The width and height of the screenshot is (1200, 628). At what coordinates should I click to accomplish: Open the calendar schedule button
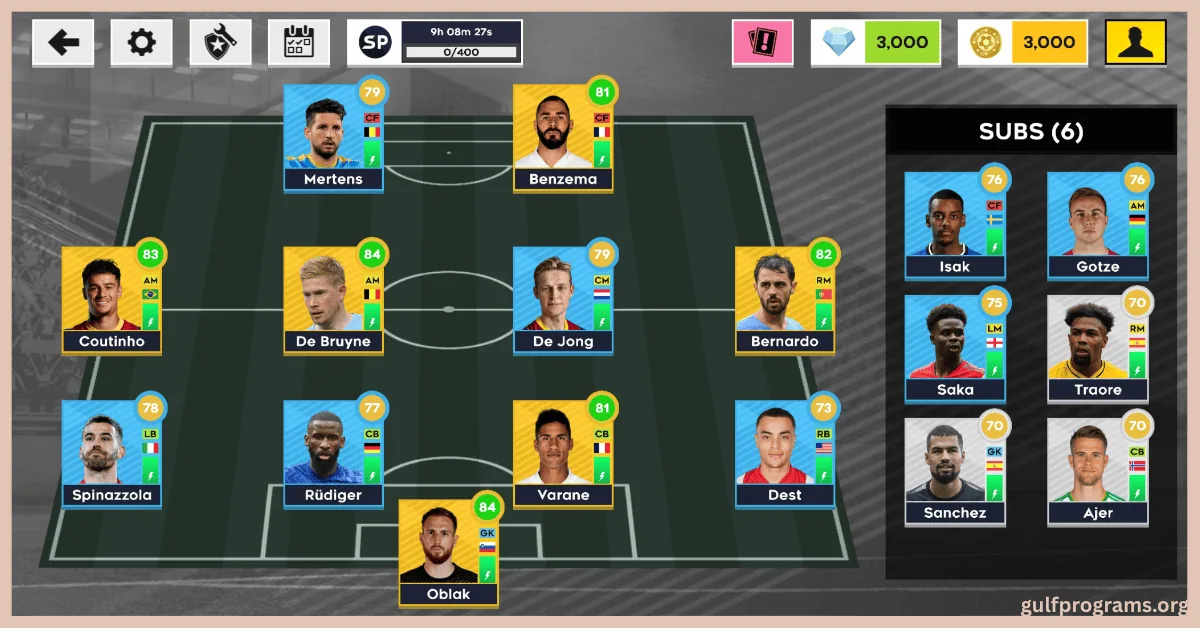point(299,43)
